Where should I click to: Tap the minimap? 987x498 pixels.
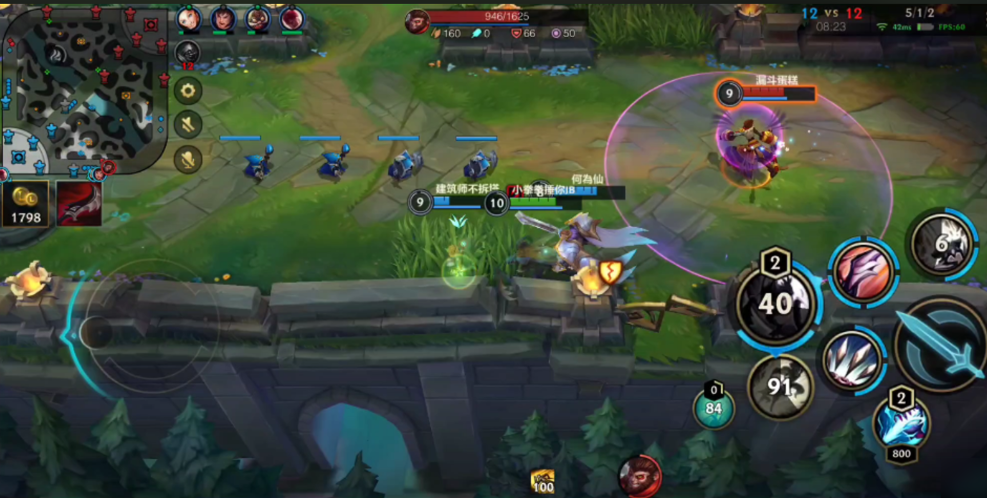coord(85,88)
